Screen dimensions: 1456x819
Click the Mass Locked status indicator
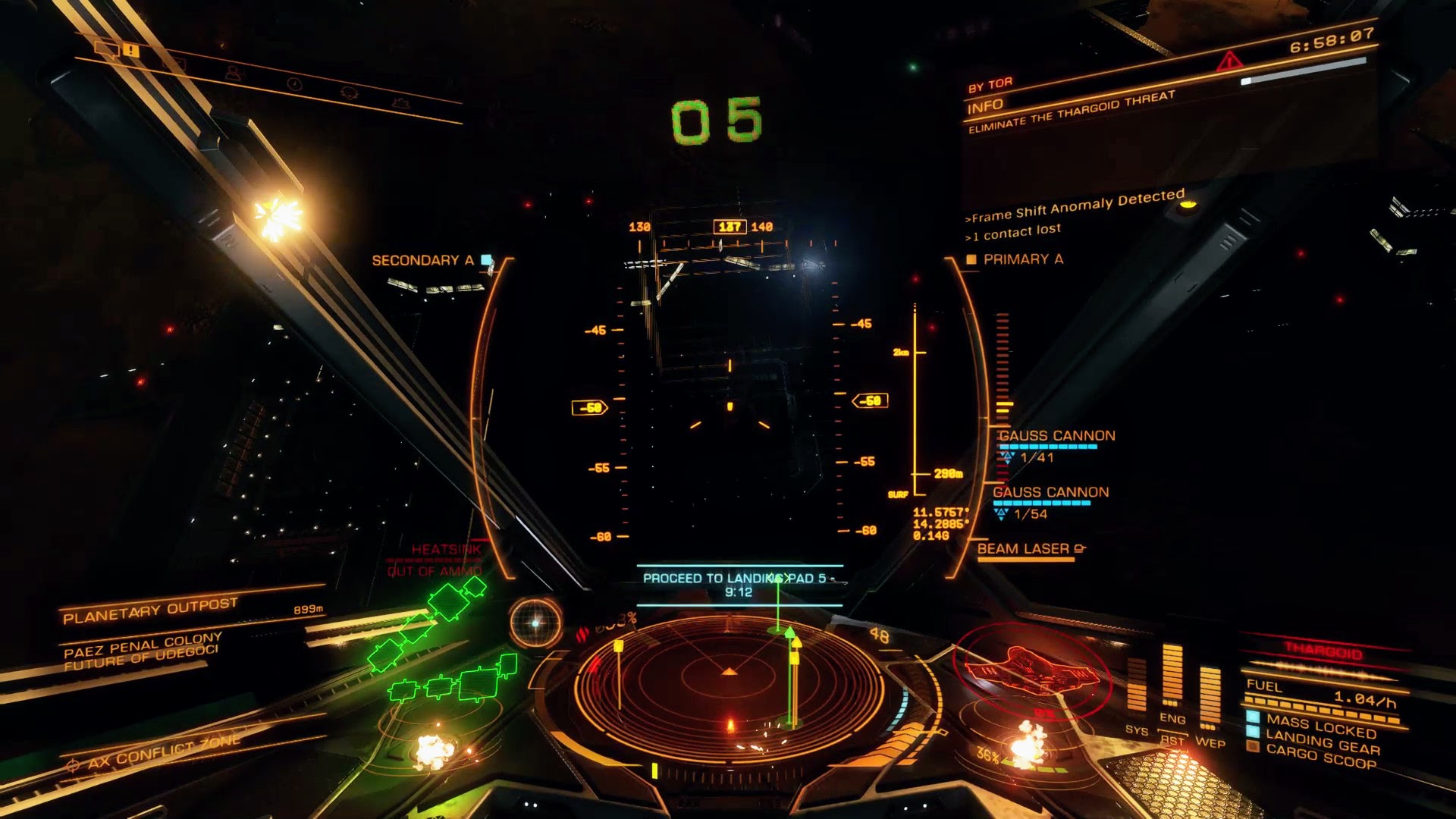coord(1319,726)
